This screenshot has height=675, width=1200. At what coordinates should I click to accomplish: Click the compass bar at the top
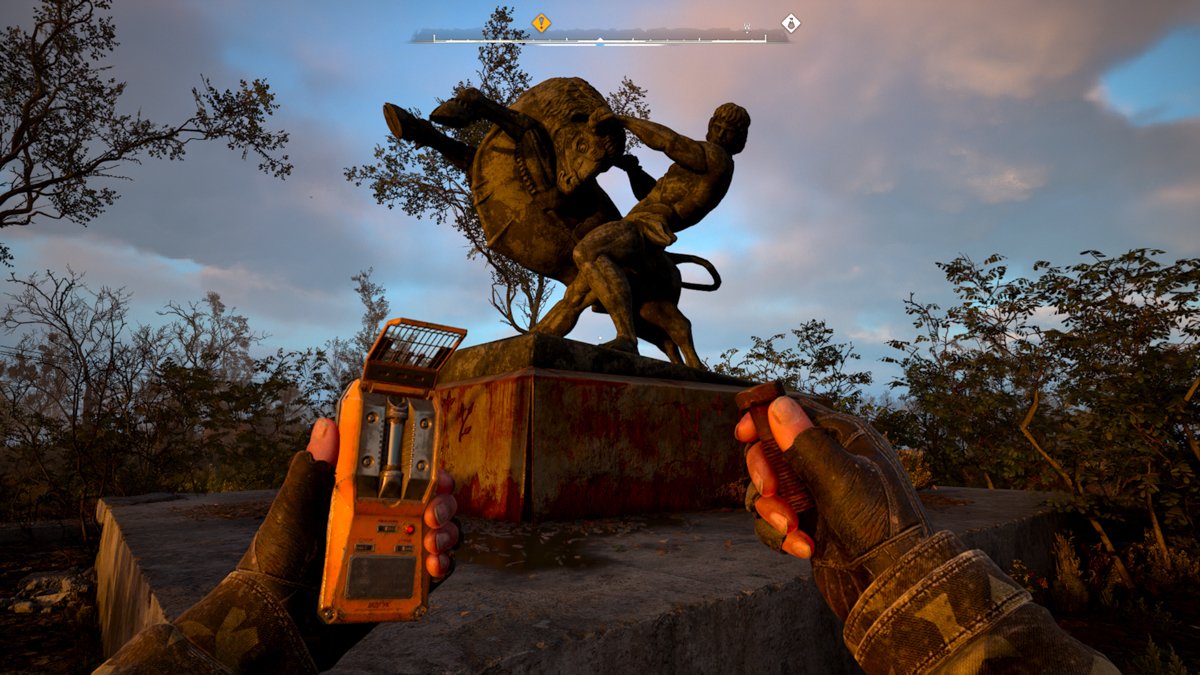[600, 39]
